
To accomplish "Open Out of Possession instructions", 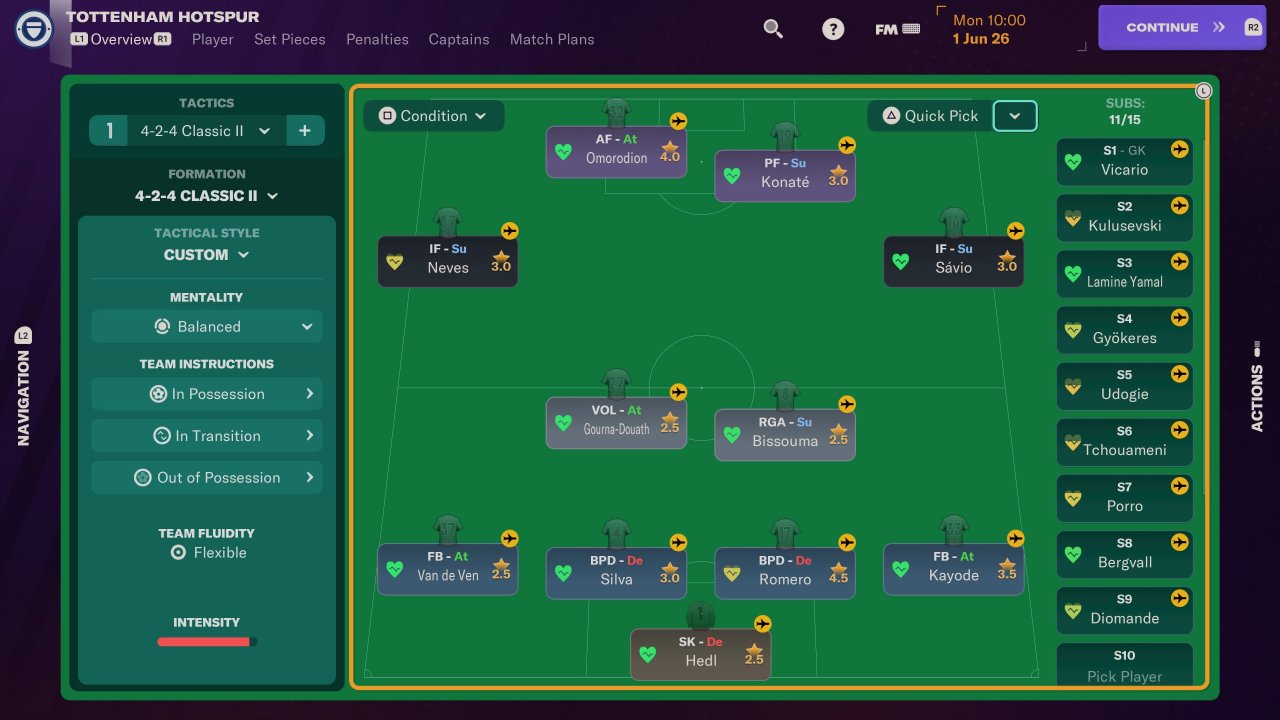I will point(207,478).
